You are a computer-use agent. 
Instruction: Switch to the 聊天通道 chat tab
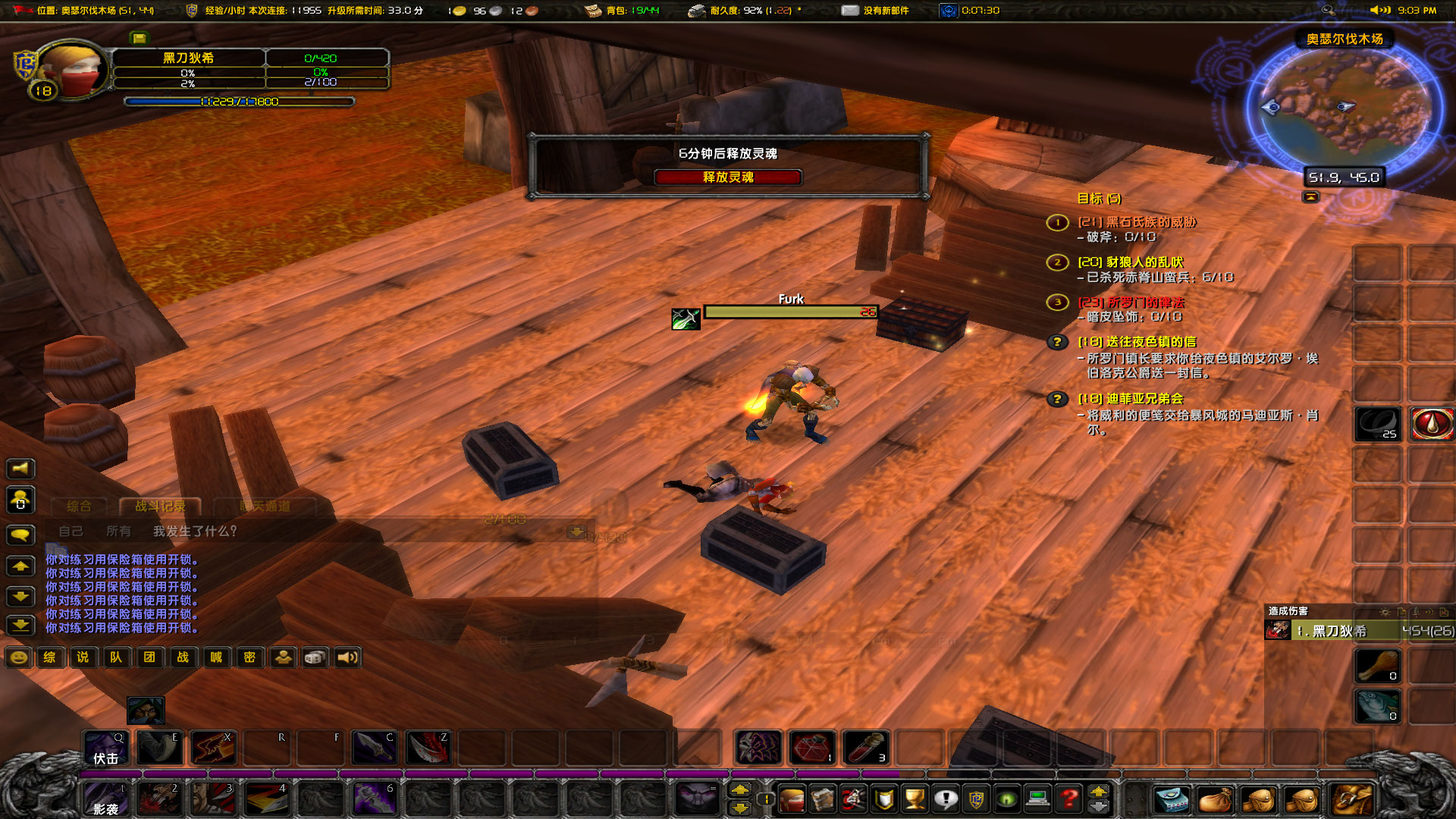[267, 507]
